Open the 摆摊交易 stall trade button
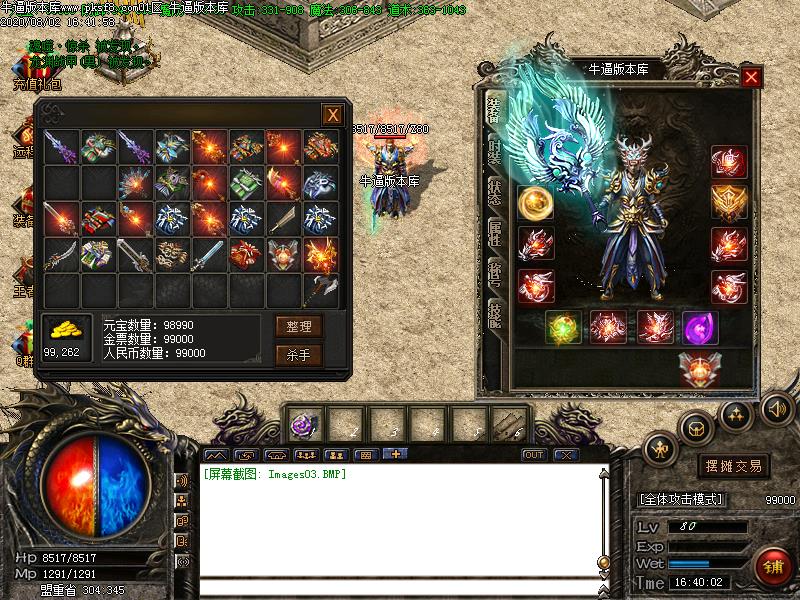This screenshot has height=600, width=800. (733, 466)
